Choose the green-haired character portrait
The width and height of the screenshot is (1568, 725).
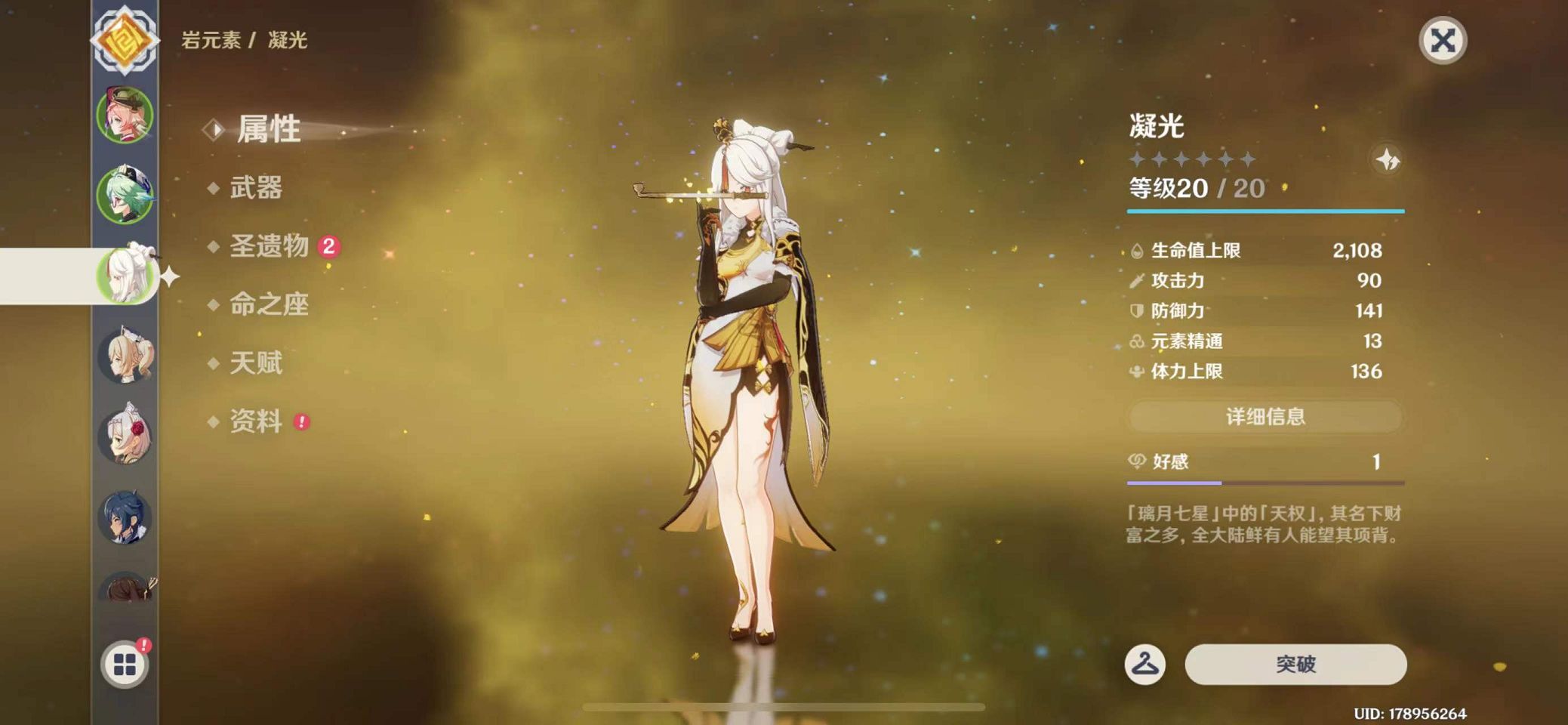pos(125,195)
